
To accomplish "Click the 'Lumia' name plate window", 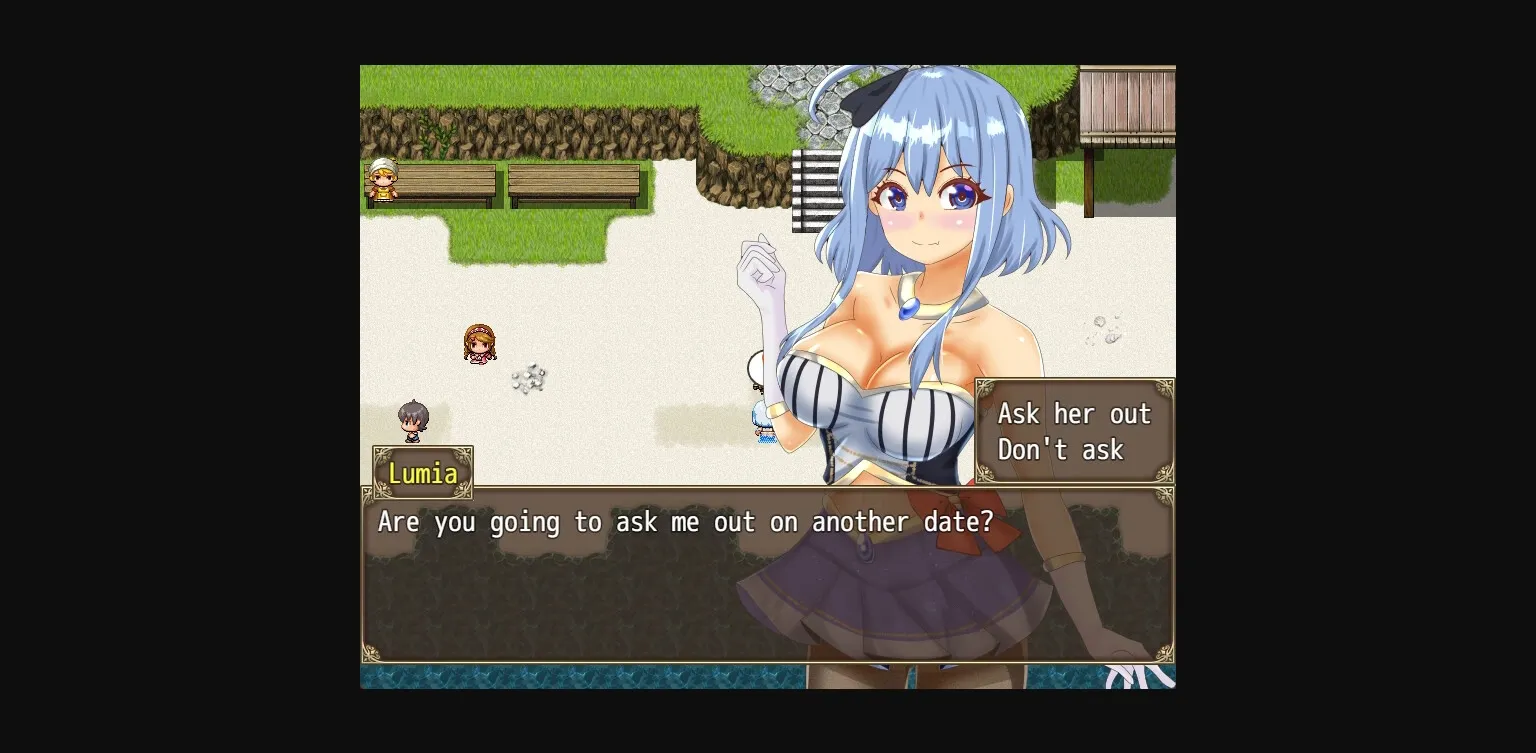I will tap(422, 473).
